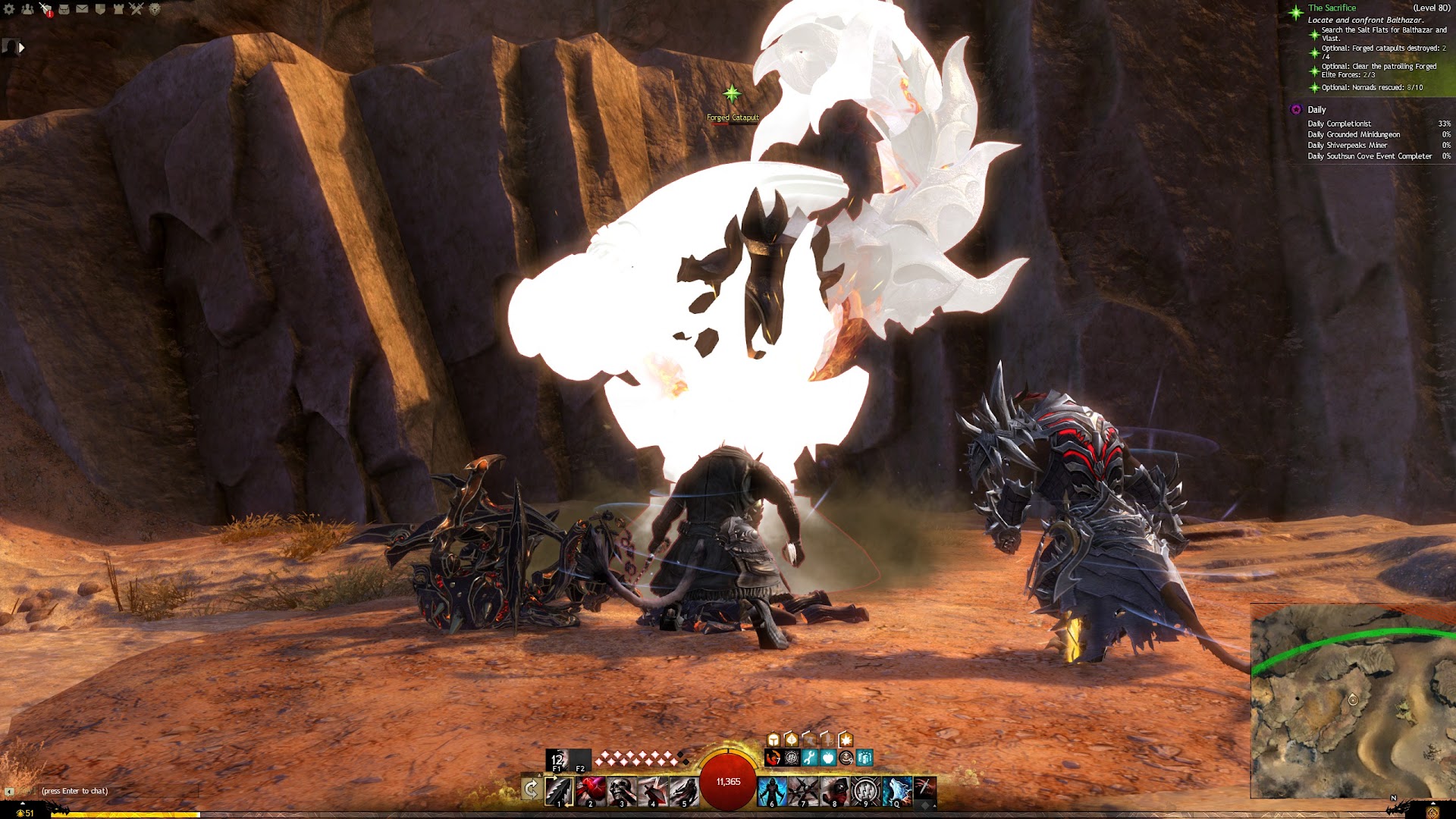Activate the blue wolf elite skill

click(x=896, y=791)
